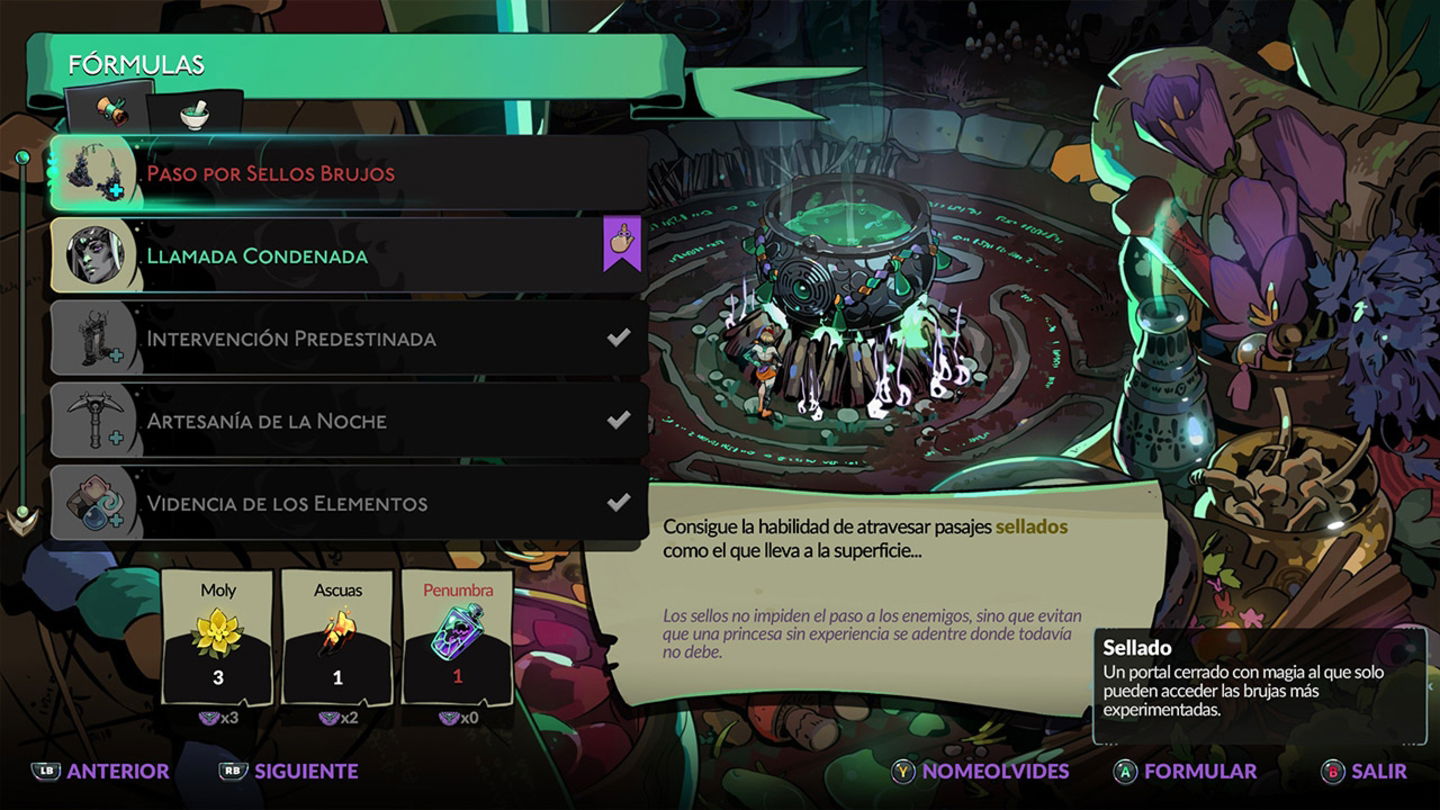The width and height of the screenshot is (1440, 810).
Task: Click the Formular button
Action: coord(1186,771)
